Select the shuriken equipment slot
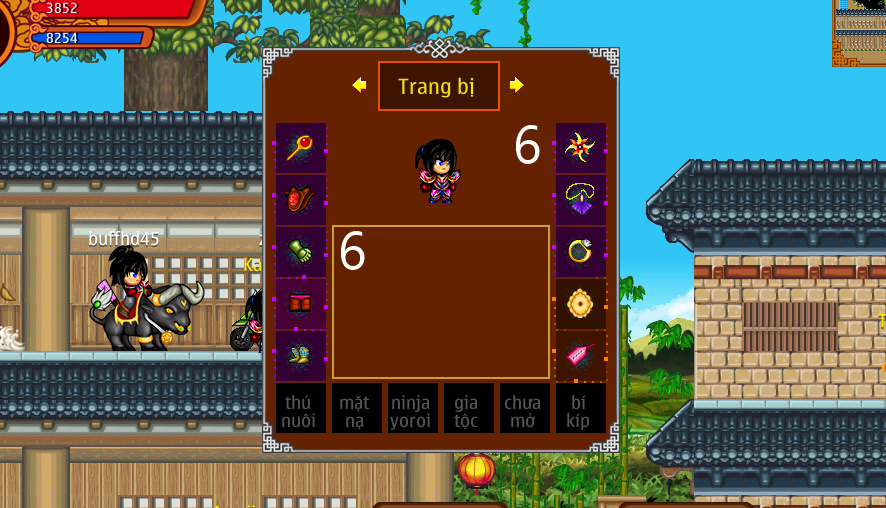886x508 pixels. [580, 148]
